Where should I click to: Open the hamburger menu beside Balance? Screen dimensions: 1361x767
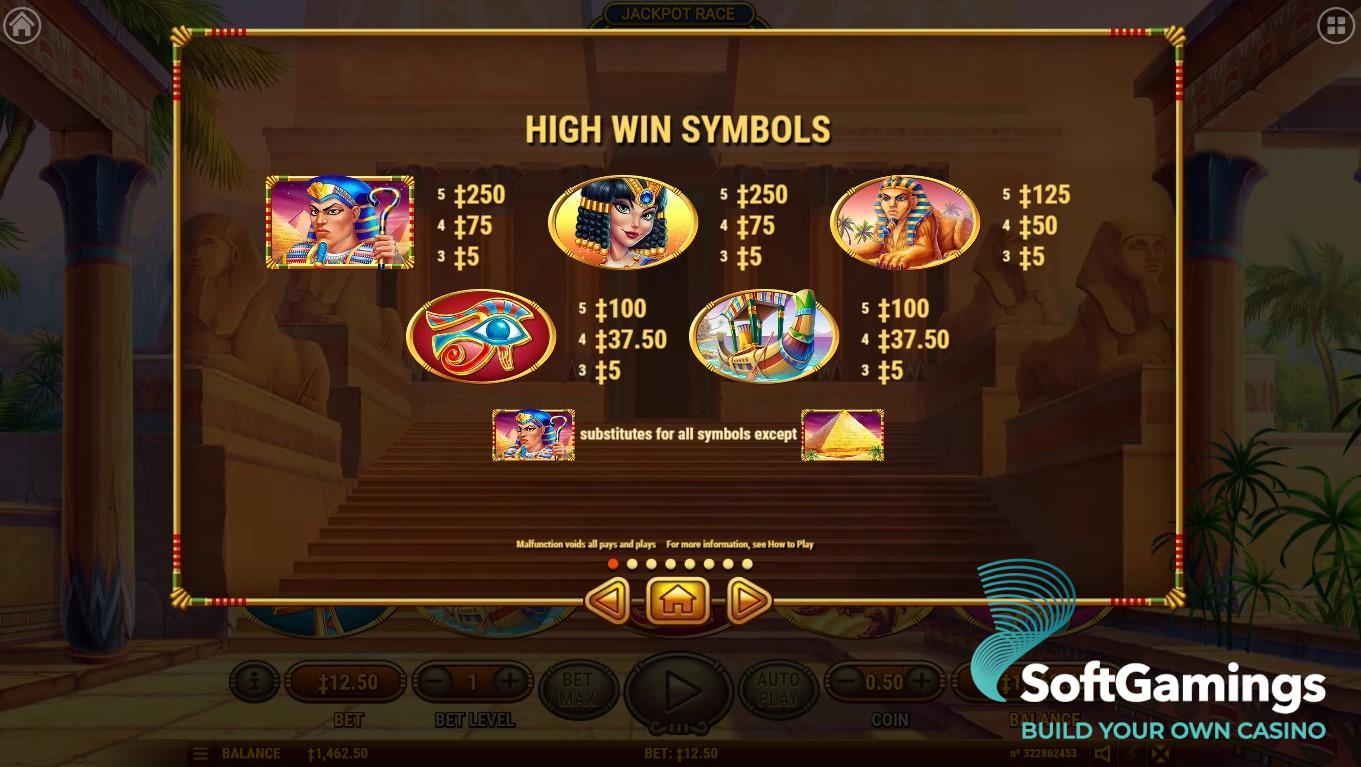point(201,754)
